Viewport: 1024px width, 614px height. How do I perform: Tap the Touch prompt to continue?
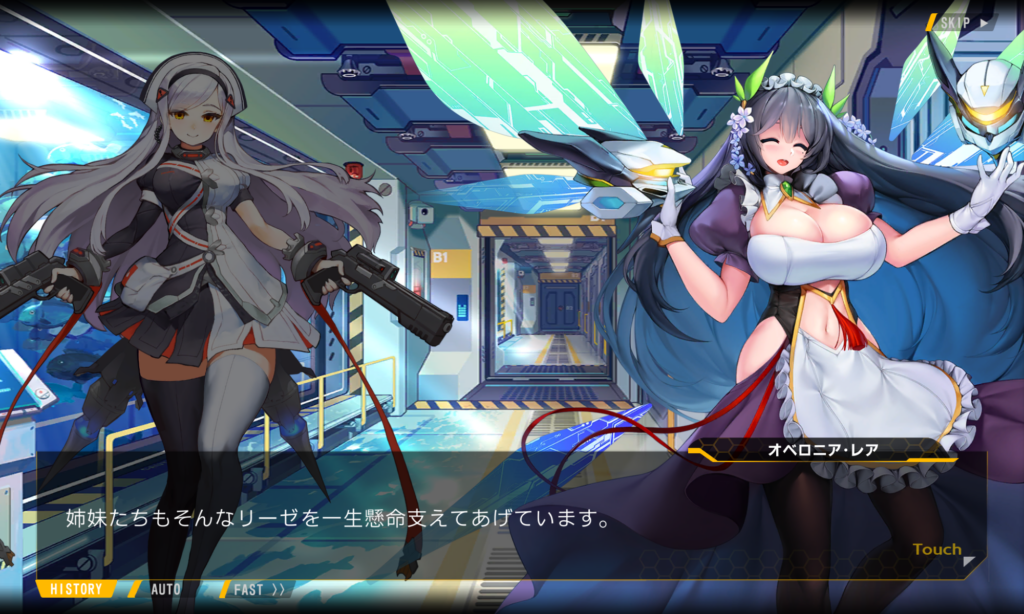(x=938, y=550)
